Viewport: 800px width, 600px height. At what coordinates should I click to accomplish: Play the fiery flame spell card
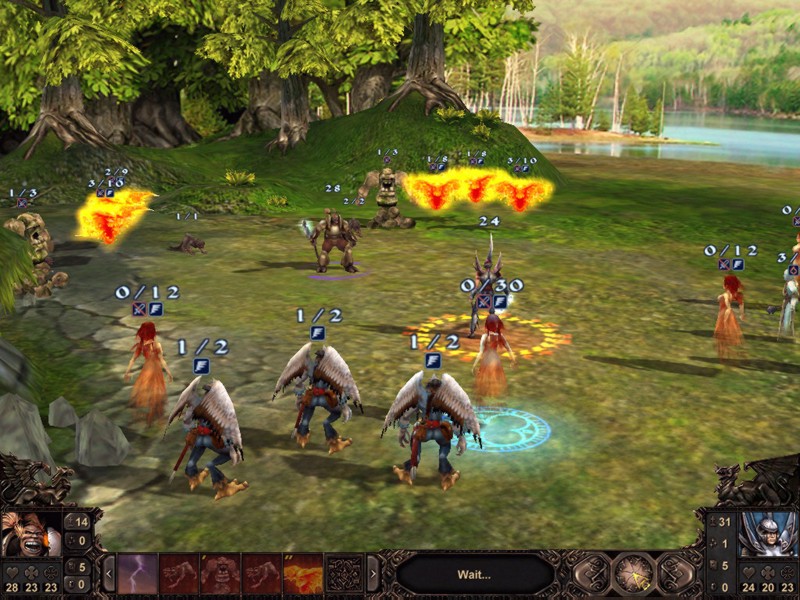pos(302,574)
